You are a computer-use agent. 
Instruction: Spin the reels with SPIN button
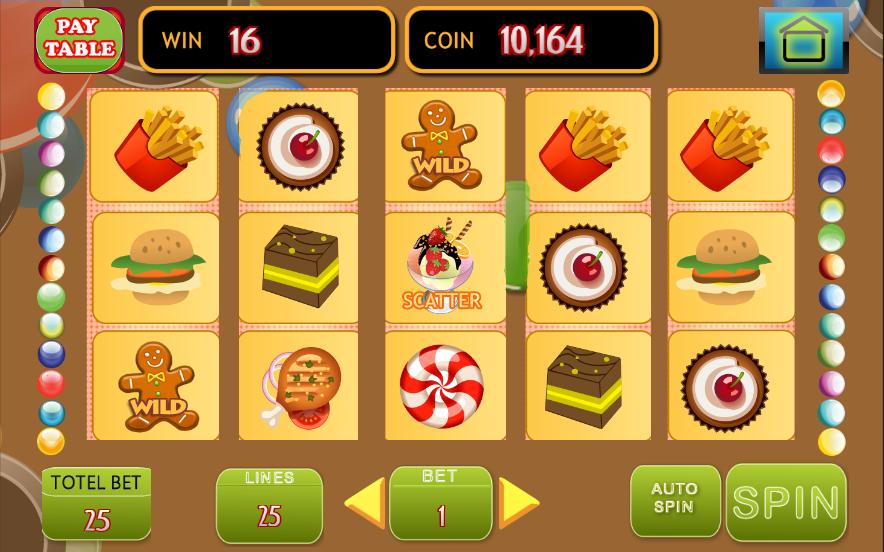pyautogui.click(x=786, y=502)
